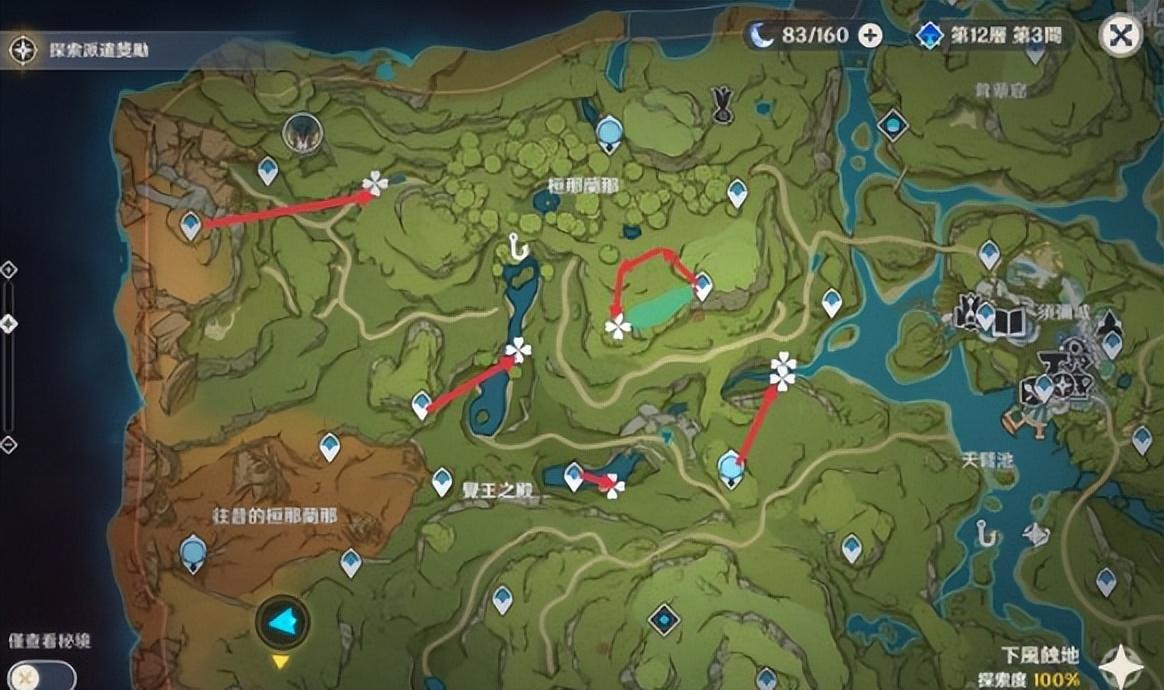Viewport: 1164px width, 690px height.
Task: Open the custom map pin star button
Action: (x=1121, y=665)
